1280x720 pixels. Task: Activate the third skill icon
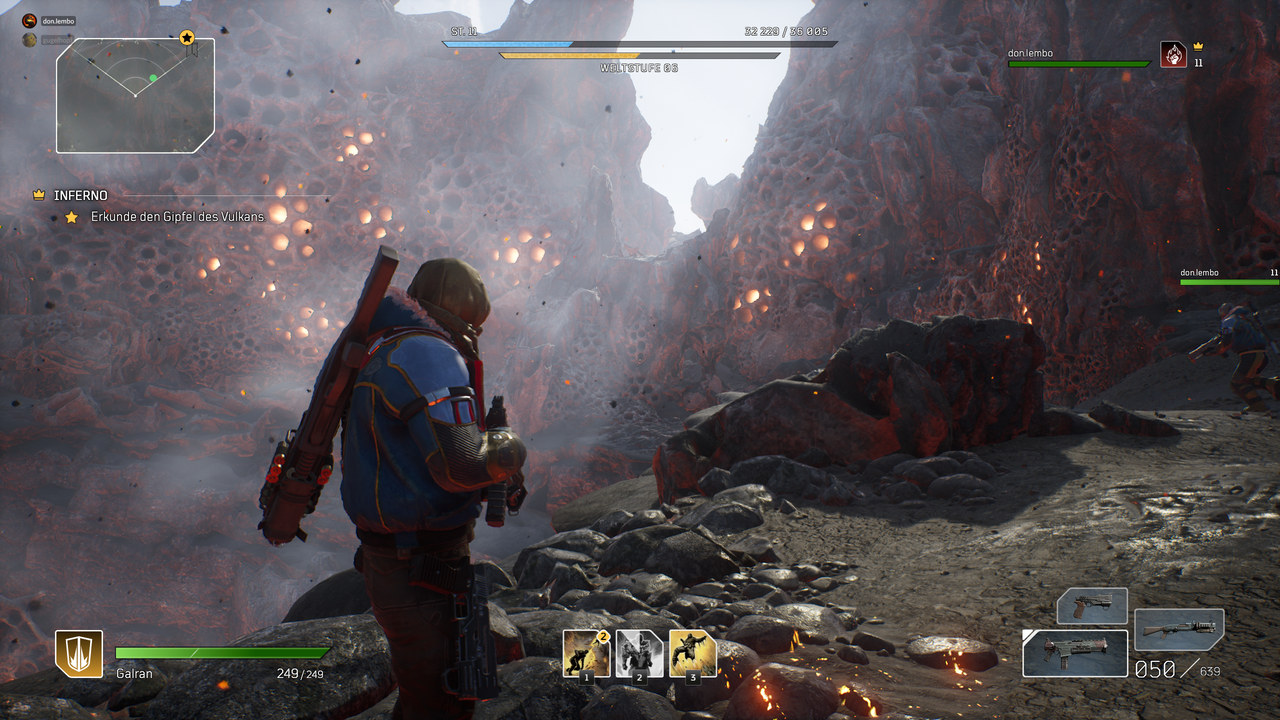tap(692, 654)
